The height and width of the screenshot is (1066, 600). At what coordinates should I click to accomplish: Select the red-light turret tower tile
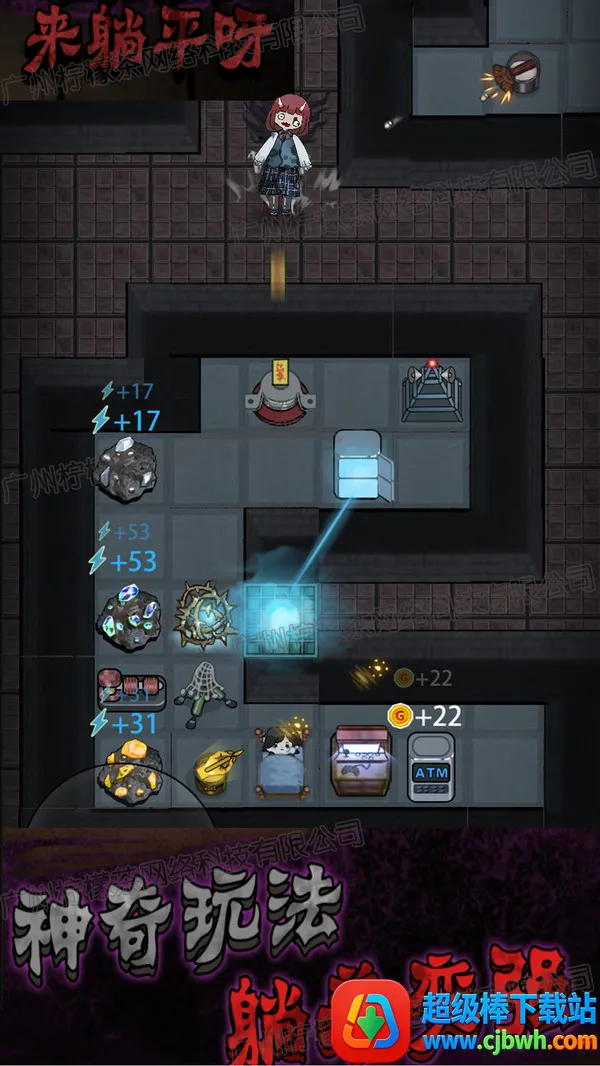432,392
